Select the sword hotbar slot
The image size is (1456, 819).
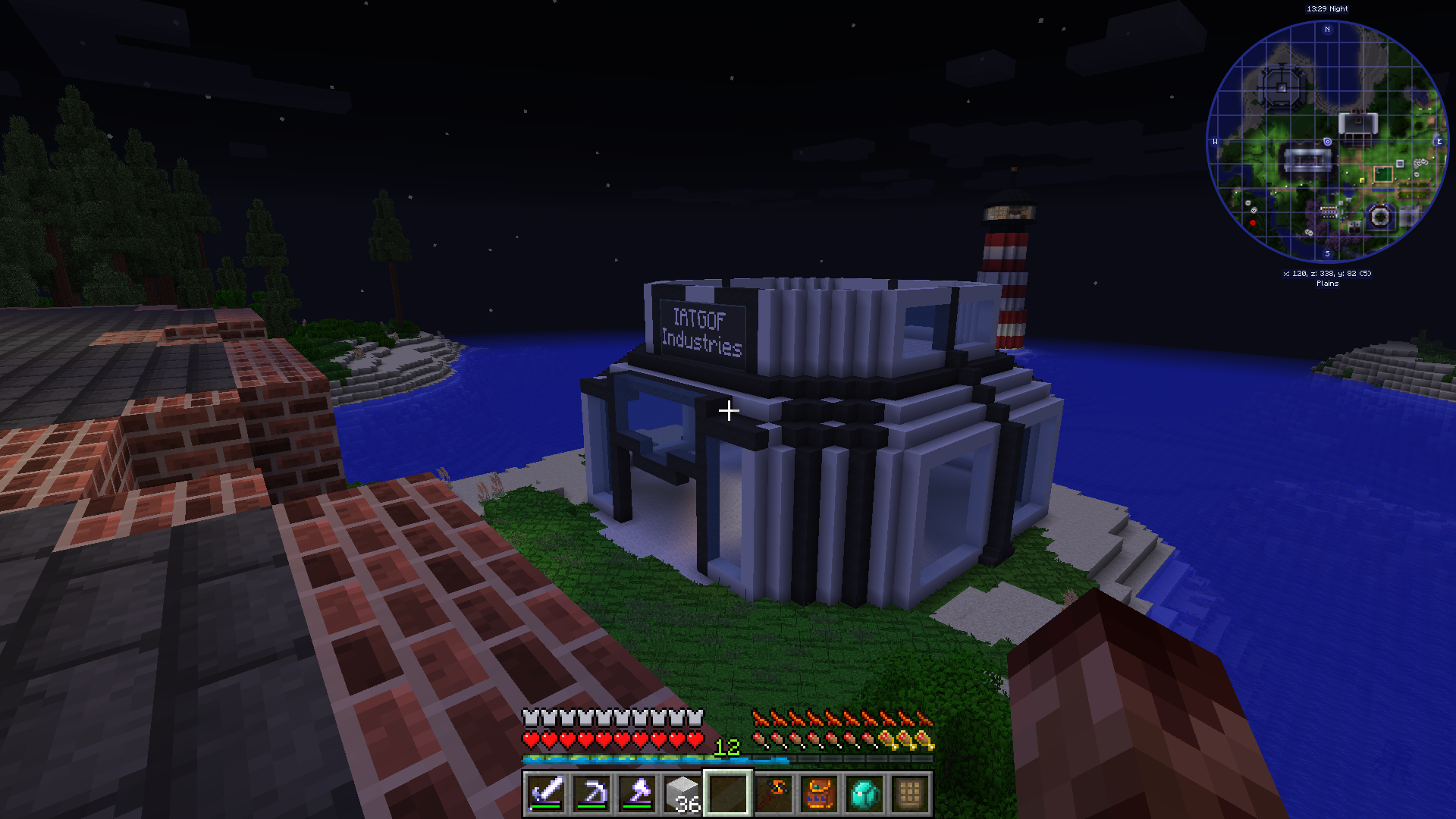point(546,793)
